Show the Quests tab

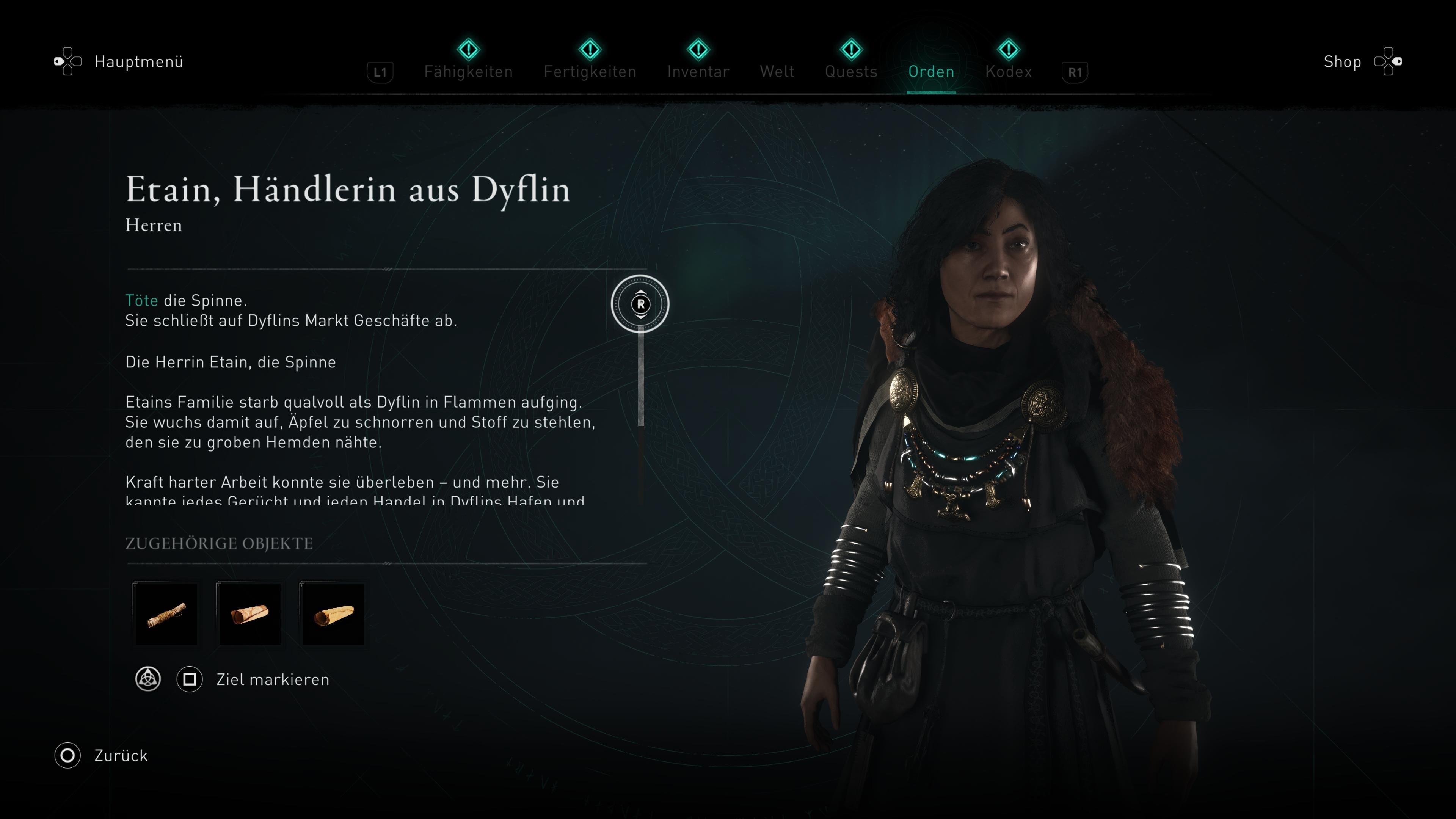[850, 71]
